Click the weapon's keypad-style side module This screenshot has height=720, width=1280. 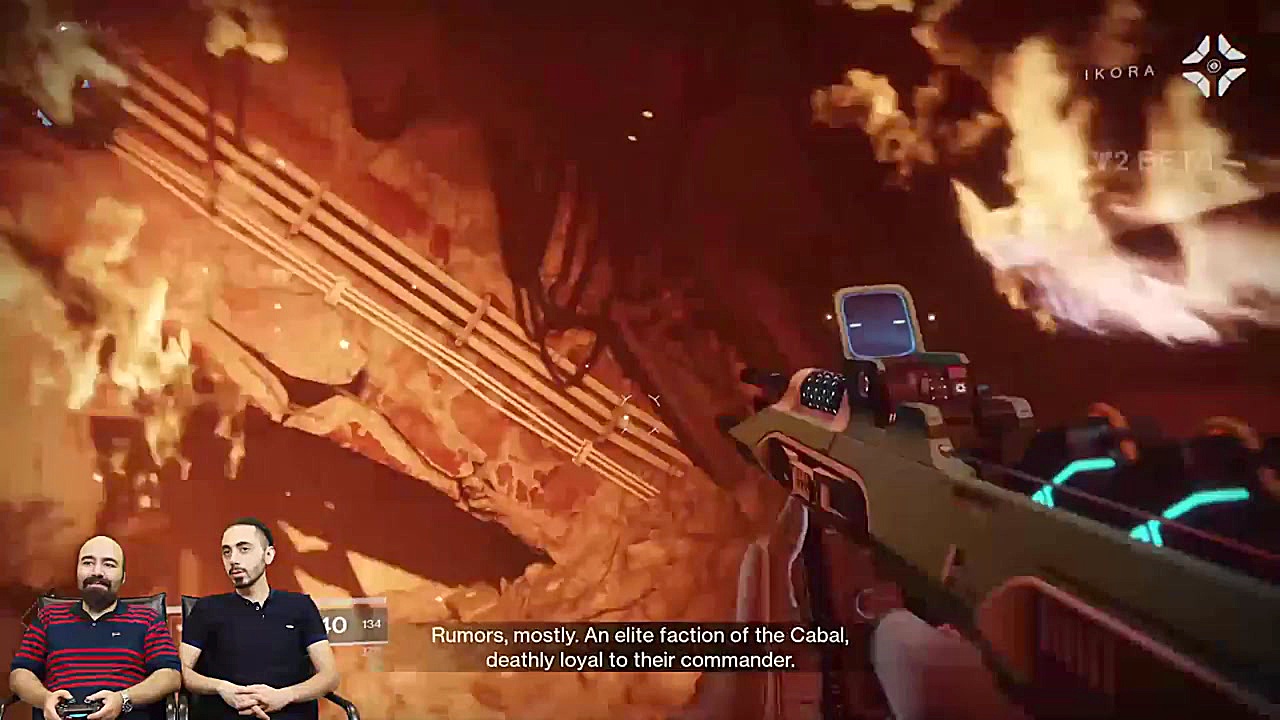pyautogui.click(x=822, y=392)
